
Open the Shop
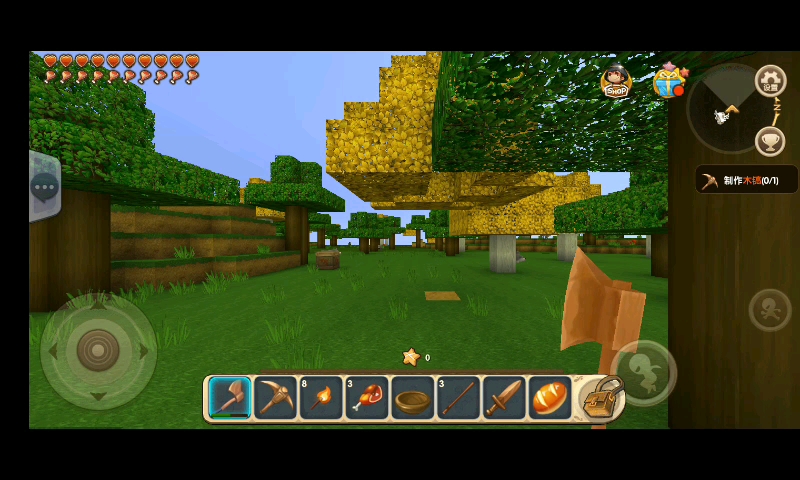pyautogui.click(x=616, y=81)
